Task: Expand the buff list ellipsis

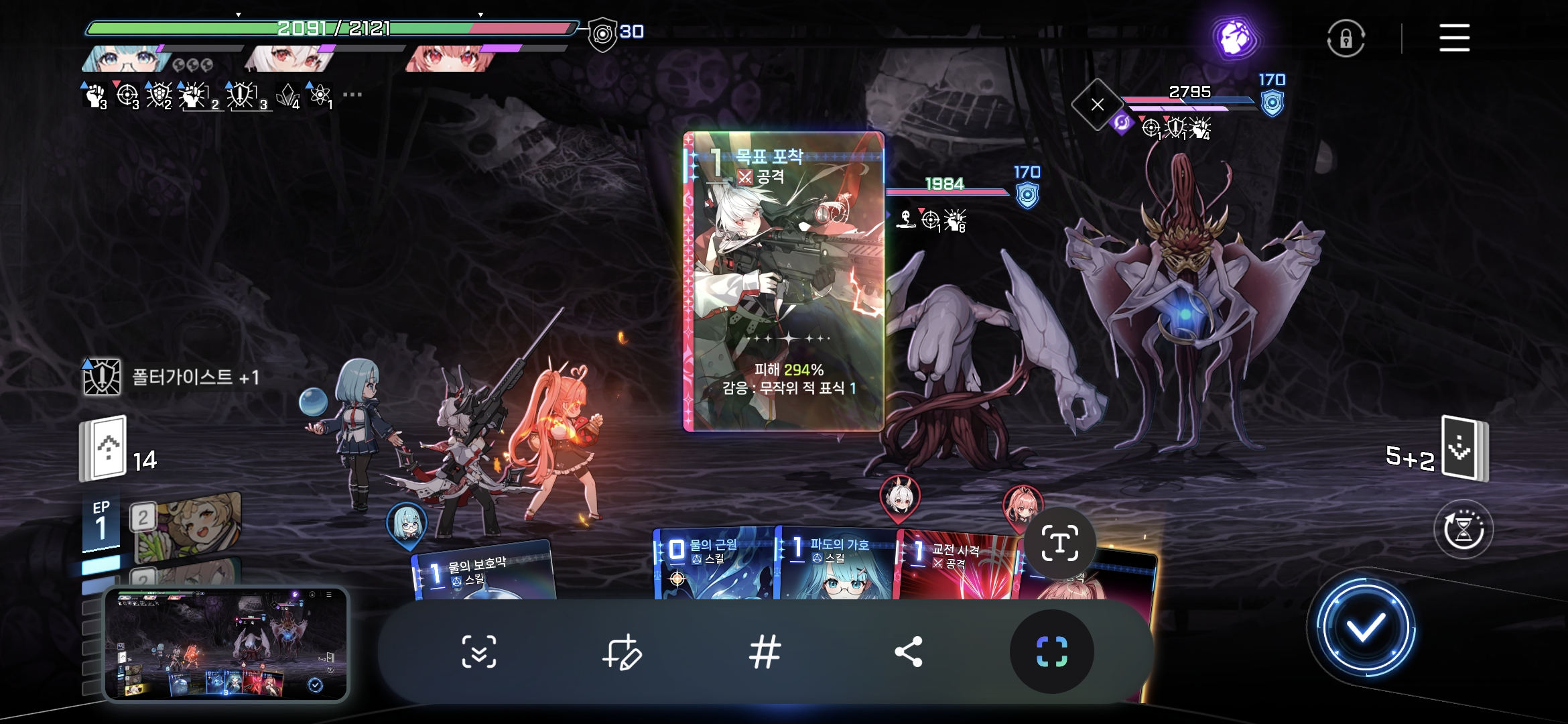Action: 352,95
